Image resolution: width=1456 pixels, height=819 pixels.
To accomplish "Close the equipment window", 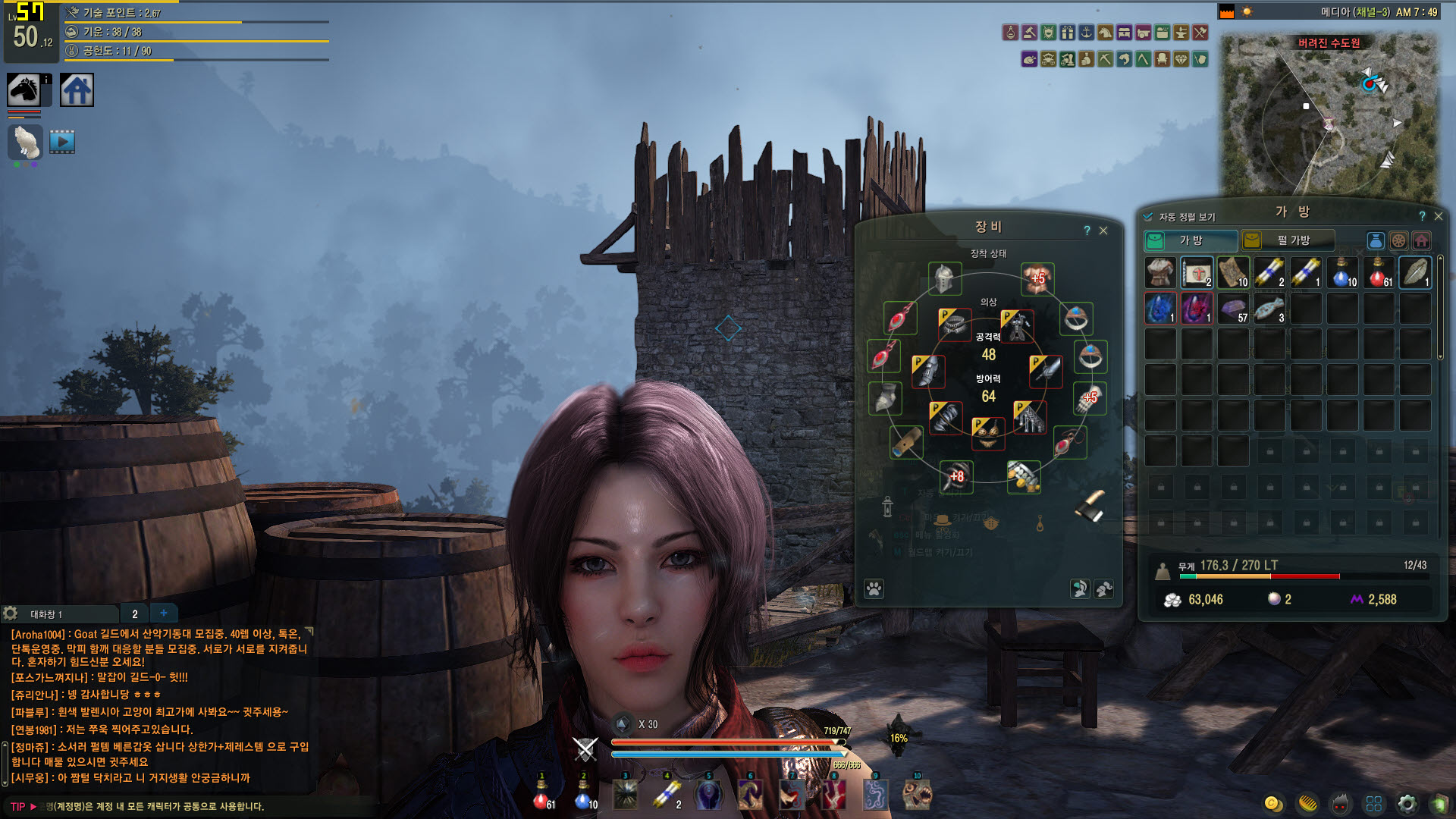I will [x=1103, y=231].
